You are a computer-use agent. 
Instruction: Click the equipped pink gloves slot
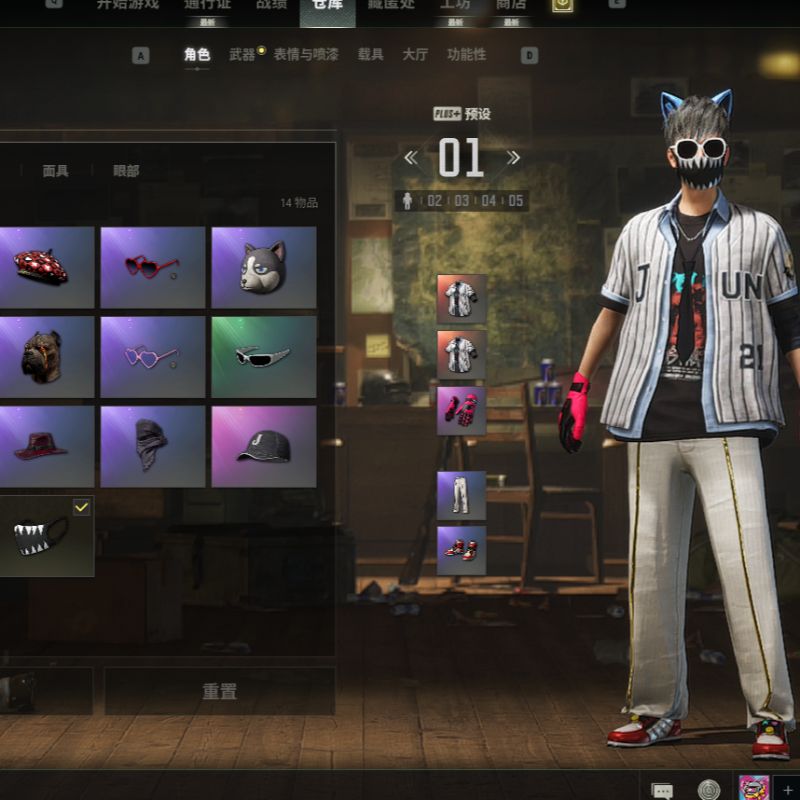(461, 411)
